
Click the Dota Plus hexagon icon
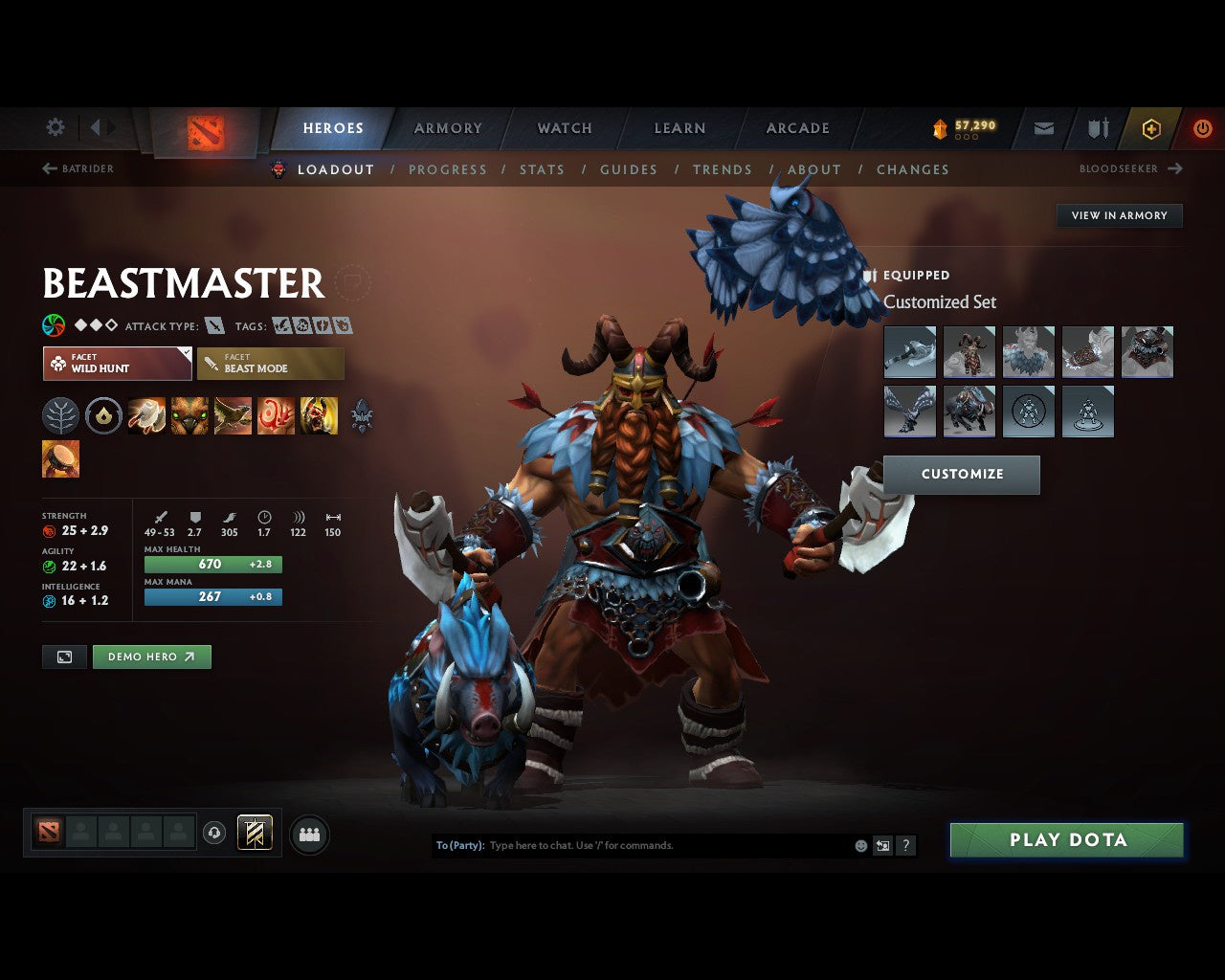coord(1151,128)
